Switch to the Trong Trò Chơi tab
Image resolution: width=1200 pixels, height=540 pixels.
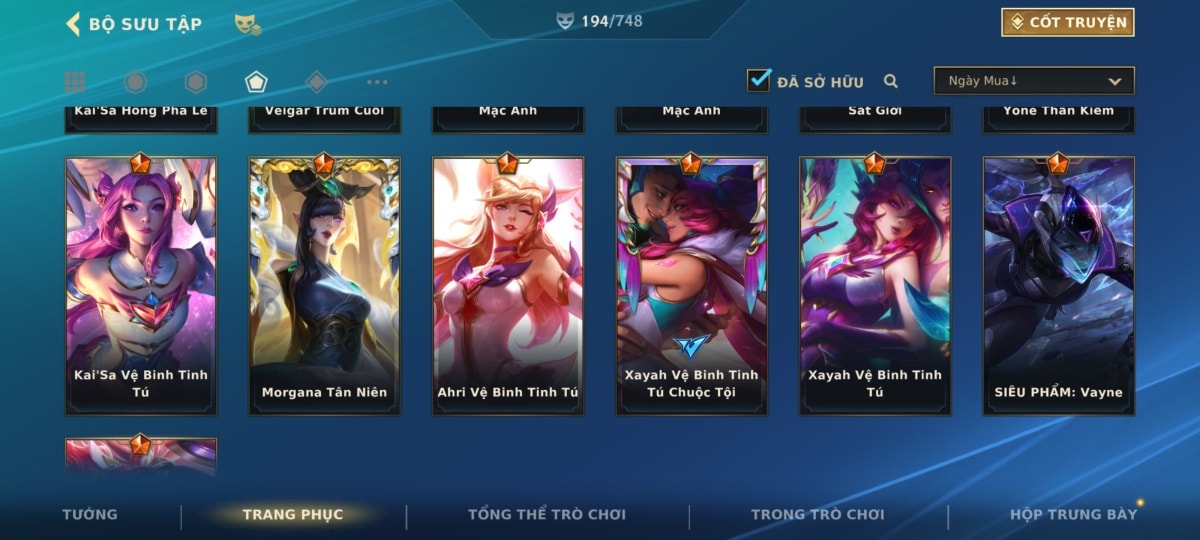pyautogui.click(x=818, y=514)
